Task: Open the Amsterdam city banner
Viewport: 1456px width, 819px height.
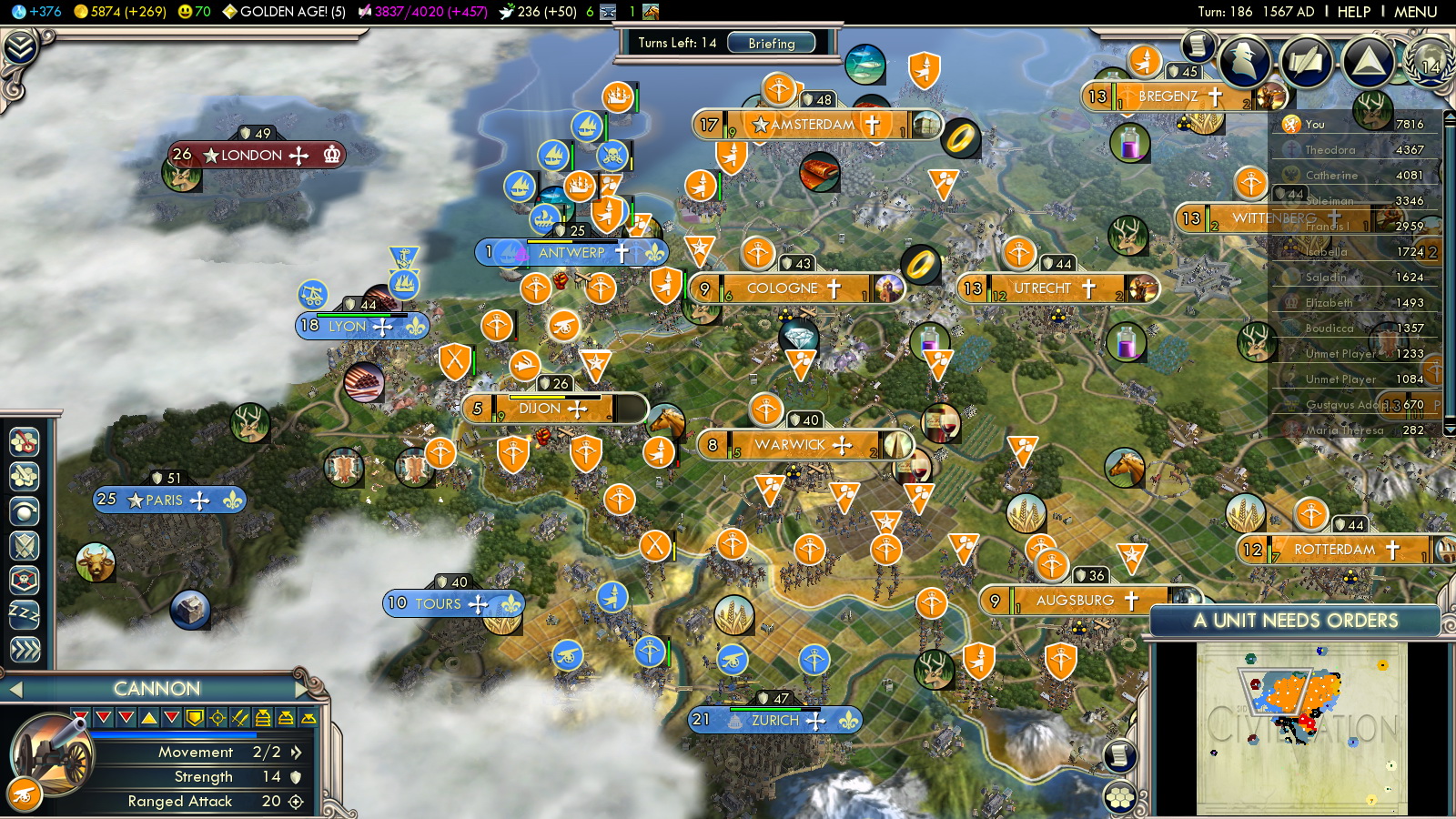Action: point(812,125)
